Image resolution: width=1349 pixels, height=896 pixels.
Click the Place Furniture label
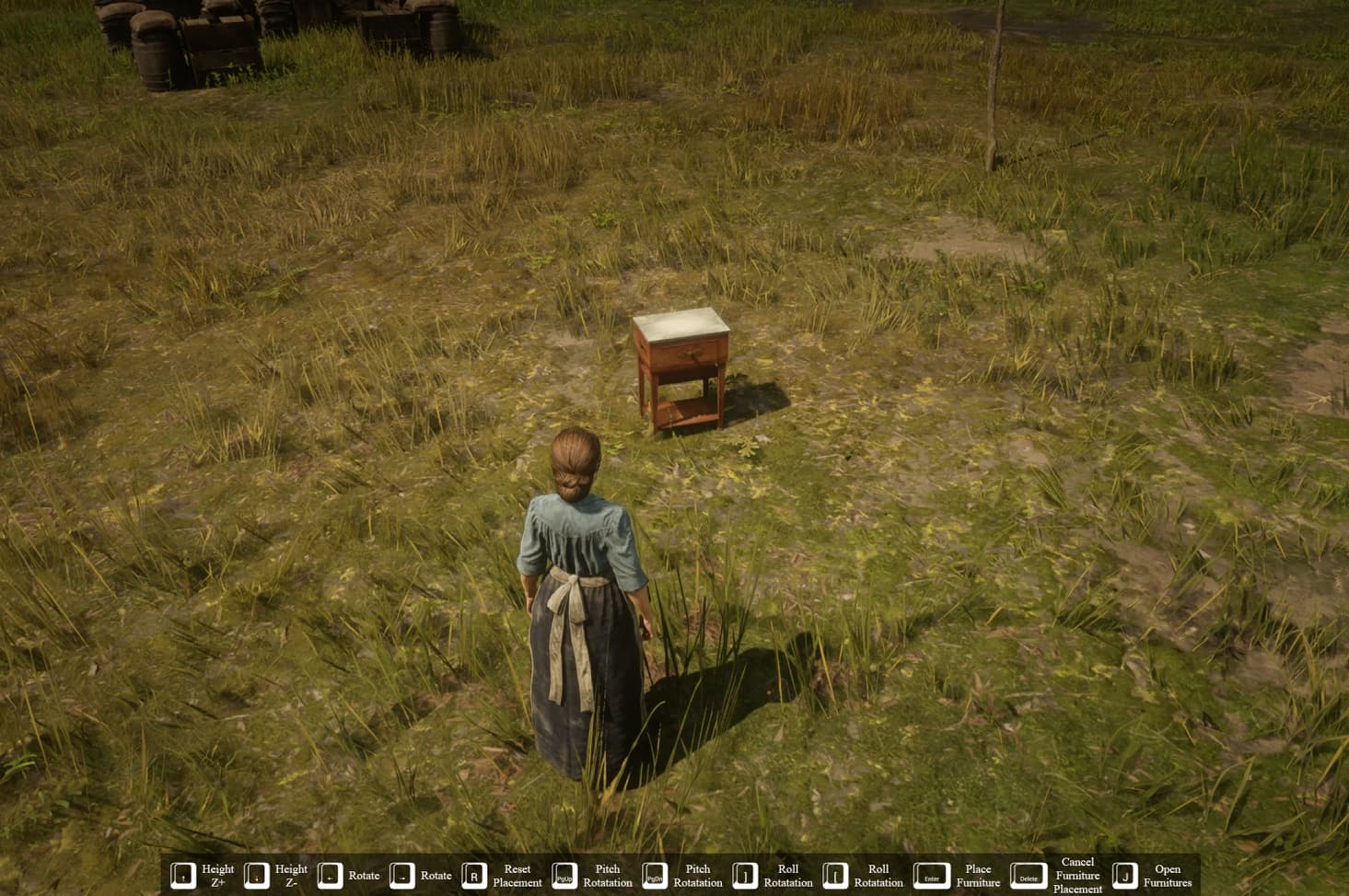click(978, 875)
